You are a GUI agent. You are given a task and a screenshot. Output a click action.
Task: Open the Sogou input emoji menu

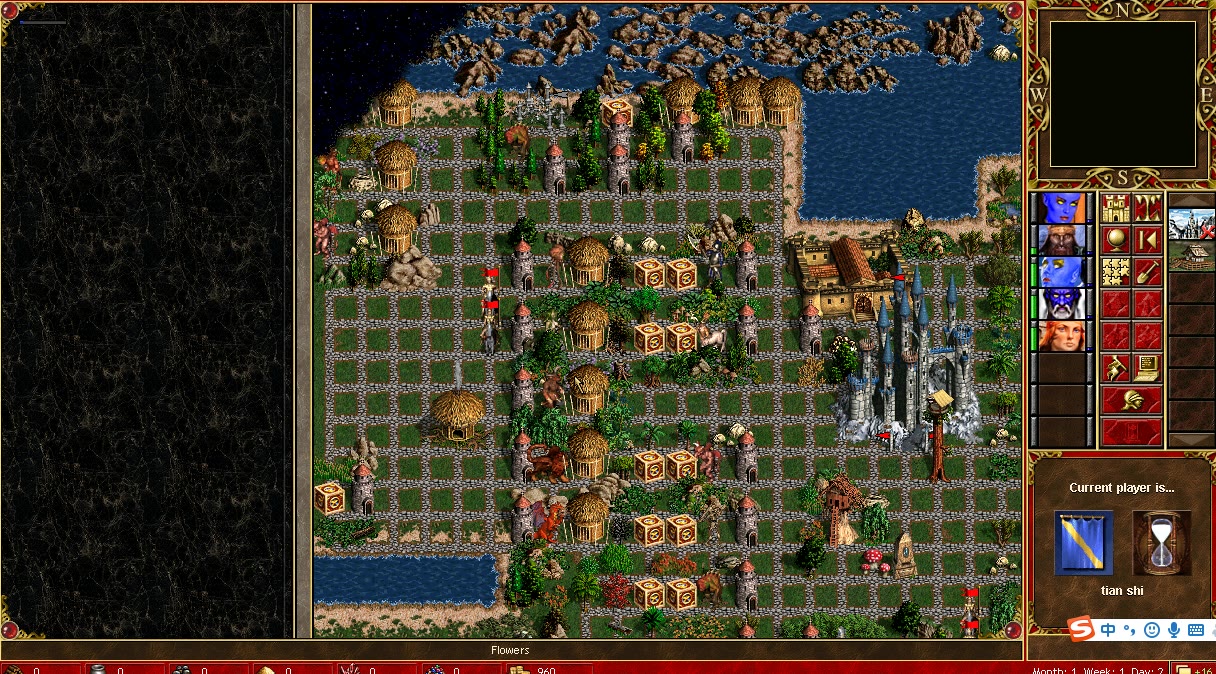tap(1152, 630)
